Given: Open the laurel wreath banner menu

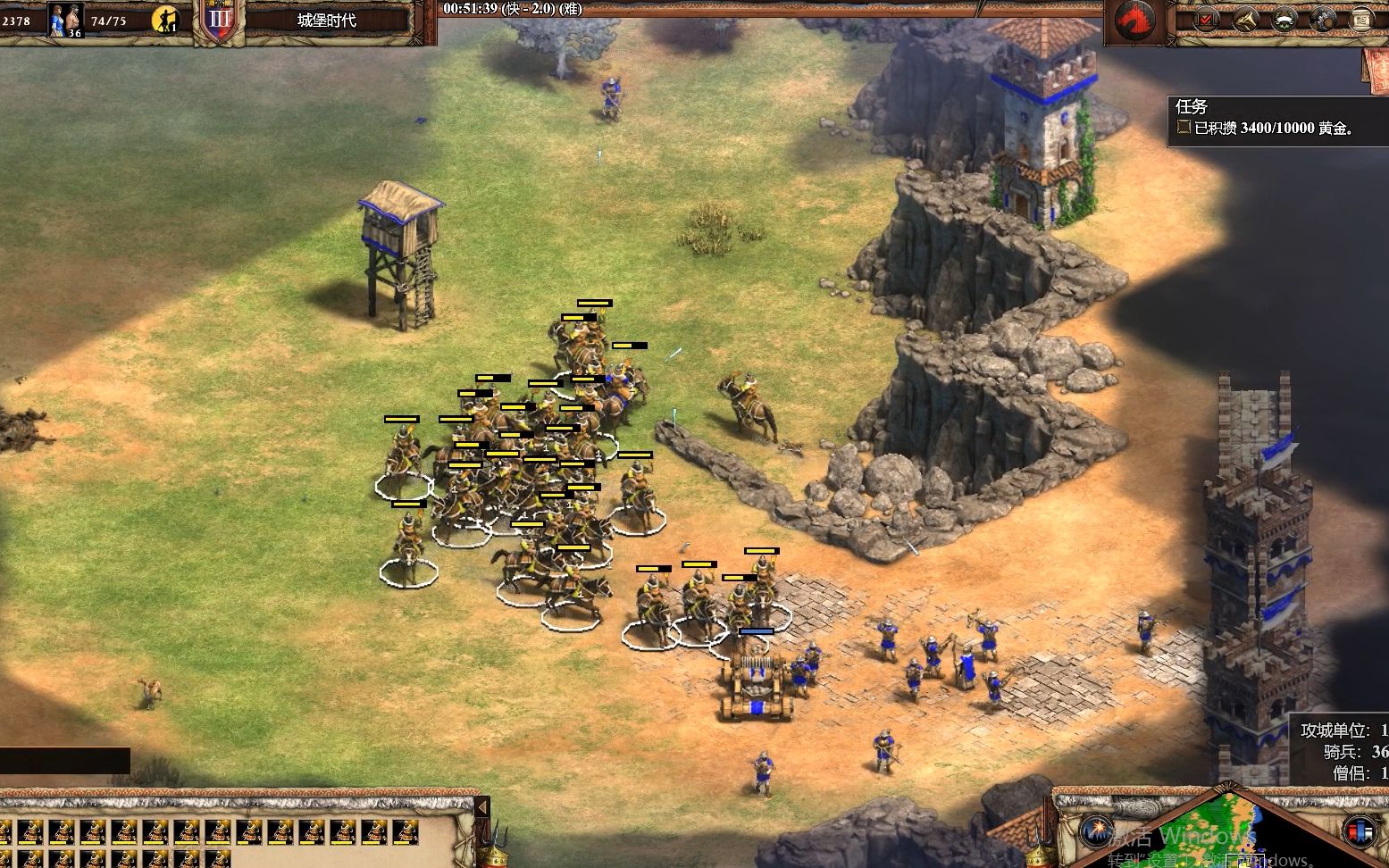Looking at the screenshot, I should [x=1284, y=19].
